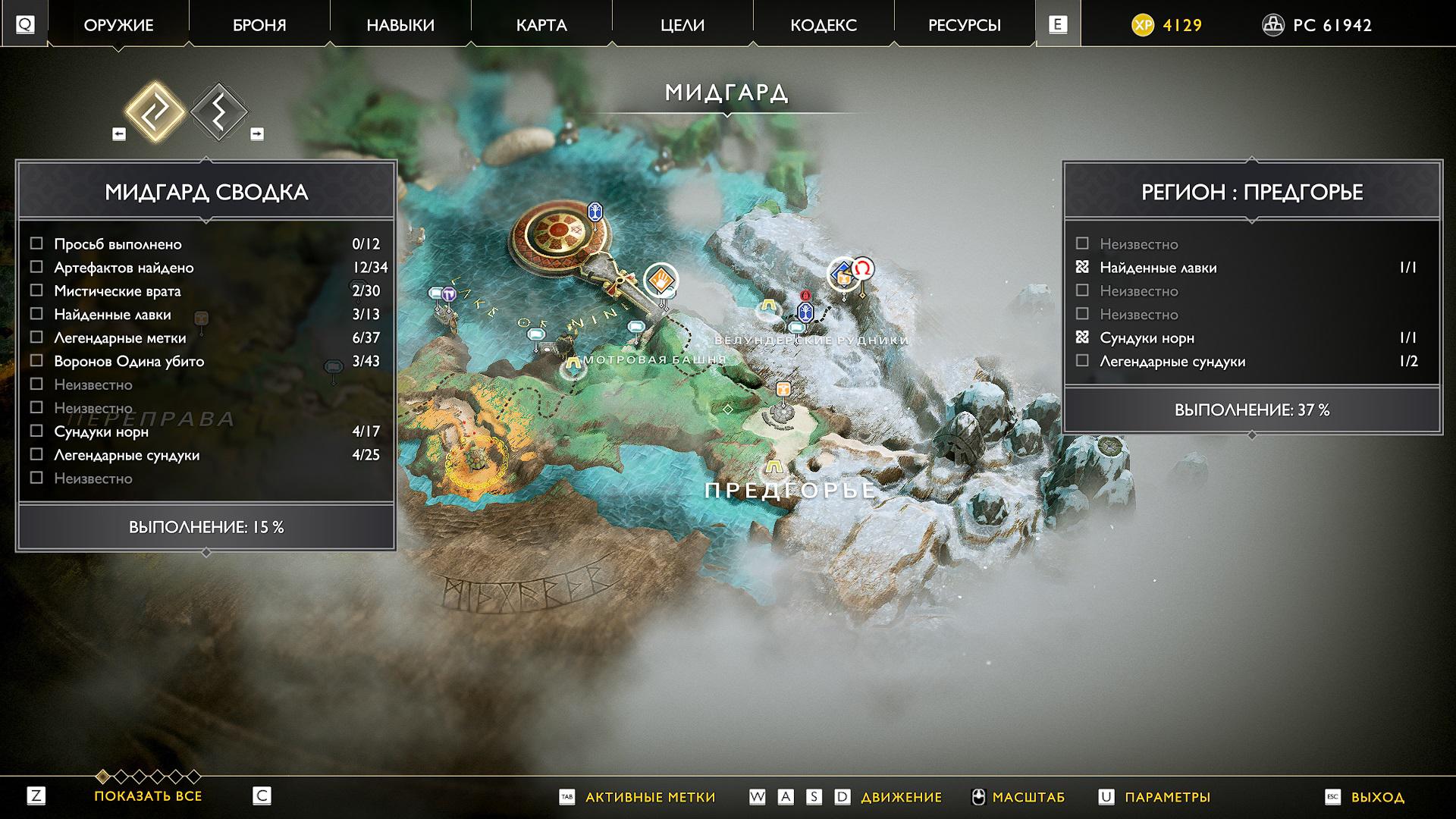Switch to the ОРУЖИЕ tab
This screenshot has width=1456, height=819.
point(118,25)
